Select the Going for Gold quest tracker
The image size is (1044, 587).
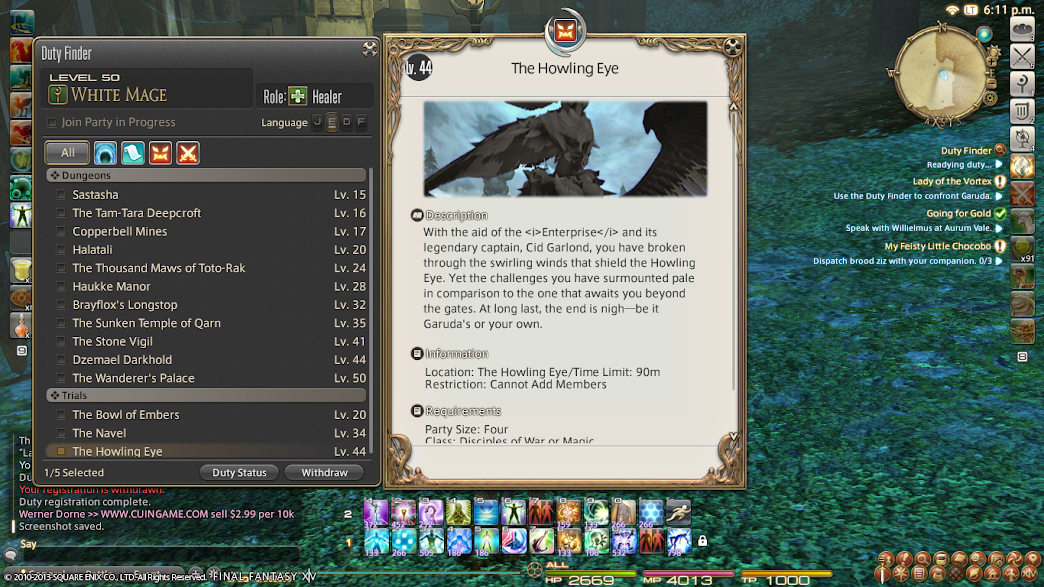958,213
